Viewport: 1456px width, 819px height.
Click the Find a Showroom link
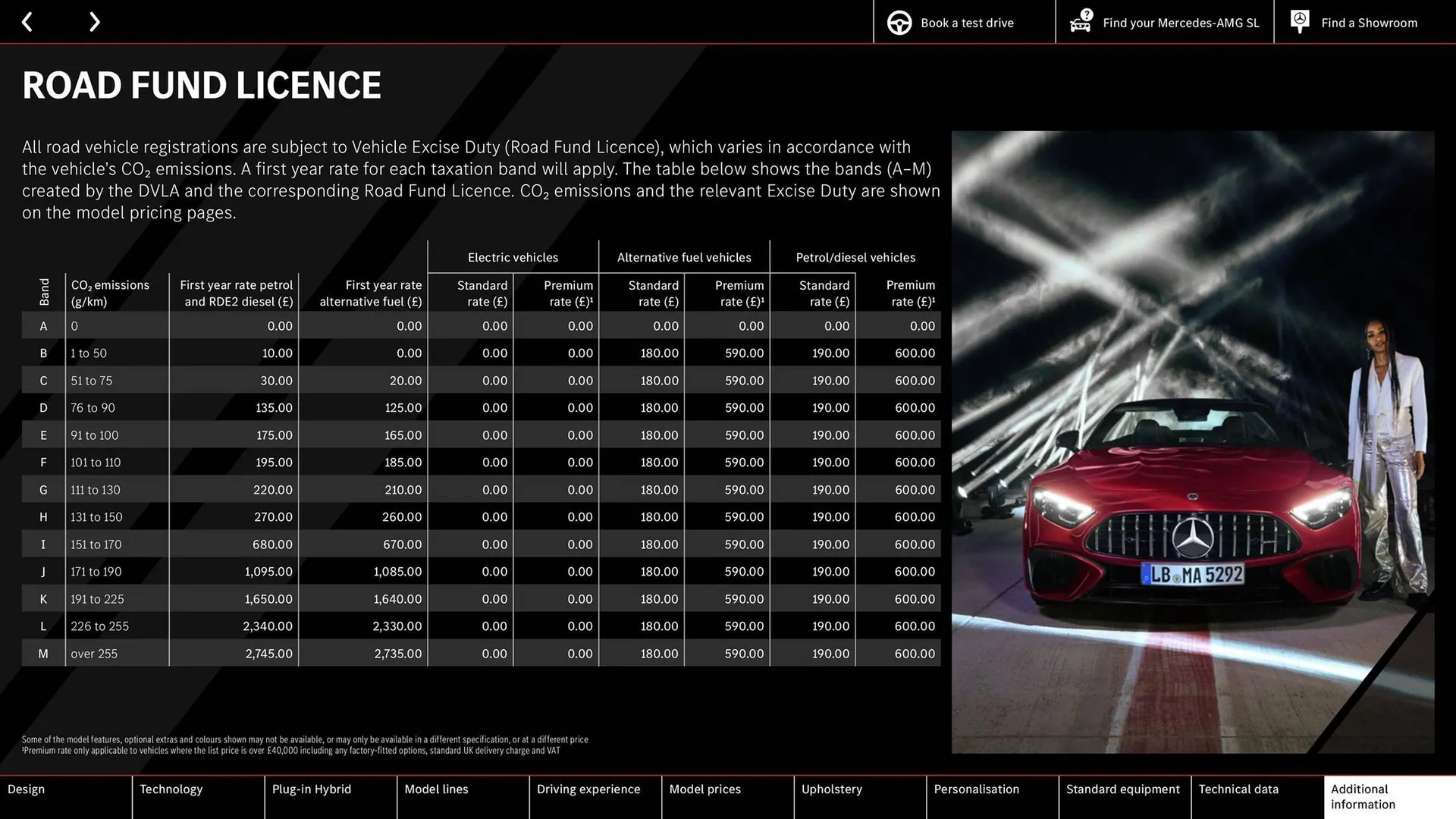point(1369,22)
